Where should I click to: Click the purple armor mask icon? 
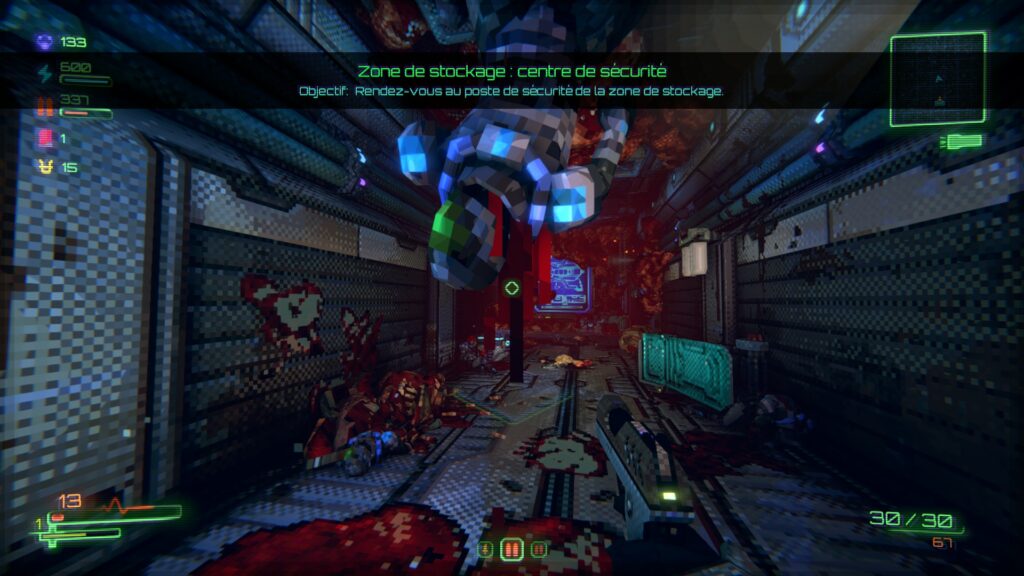tap(44, 42)
